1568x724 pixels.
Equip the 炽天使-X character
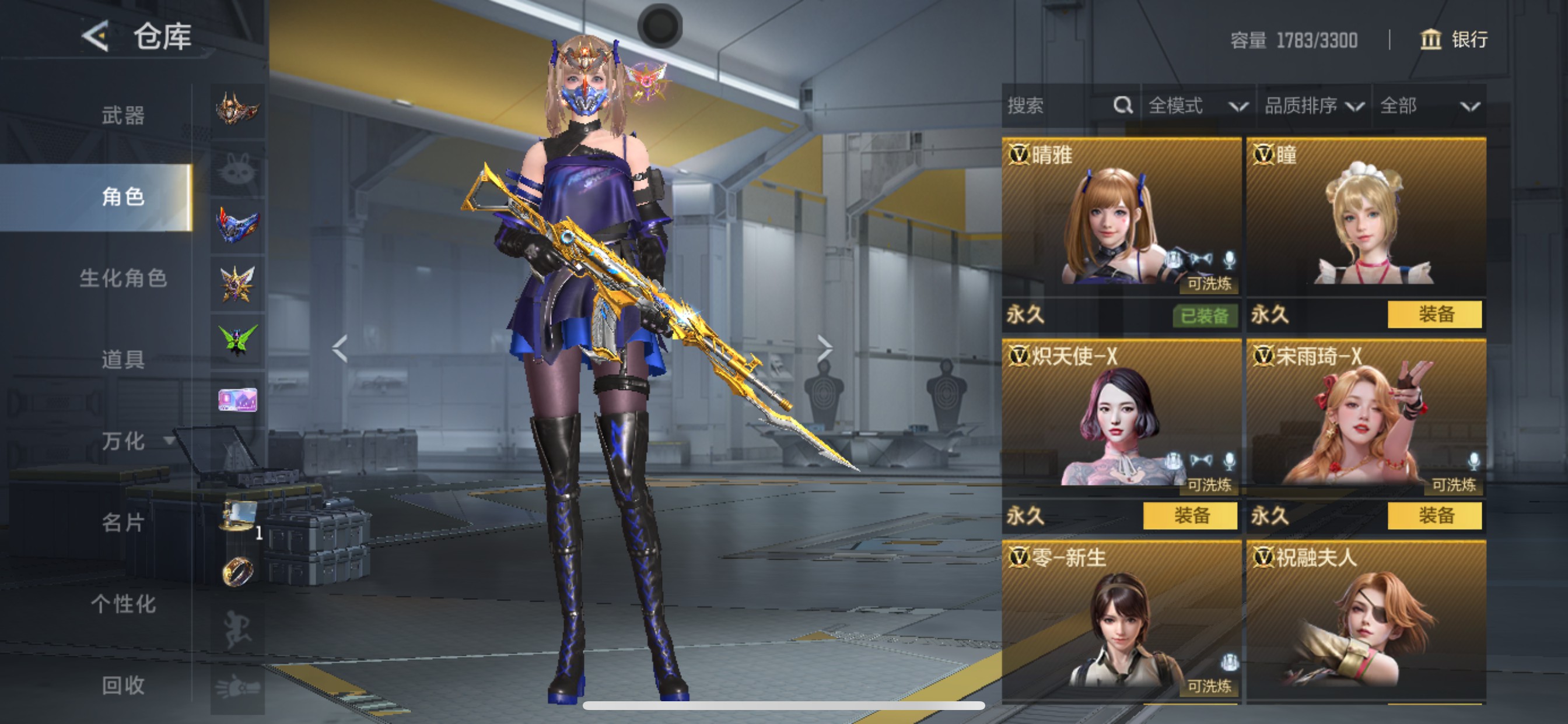click(x=1190, y=516)
